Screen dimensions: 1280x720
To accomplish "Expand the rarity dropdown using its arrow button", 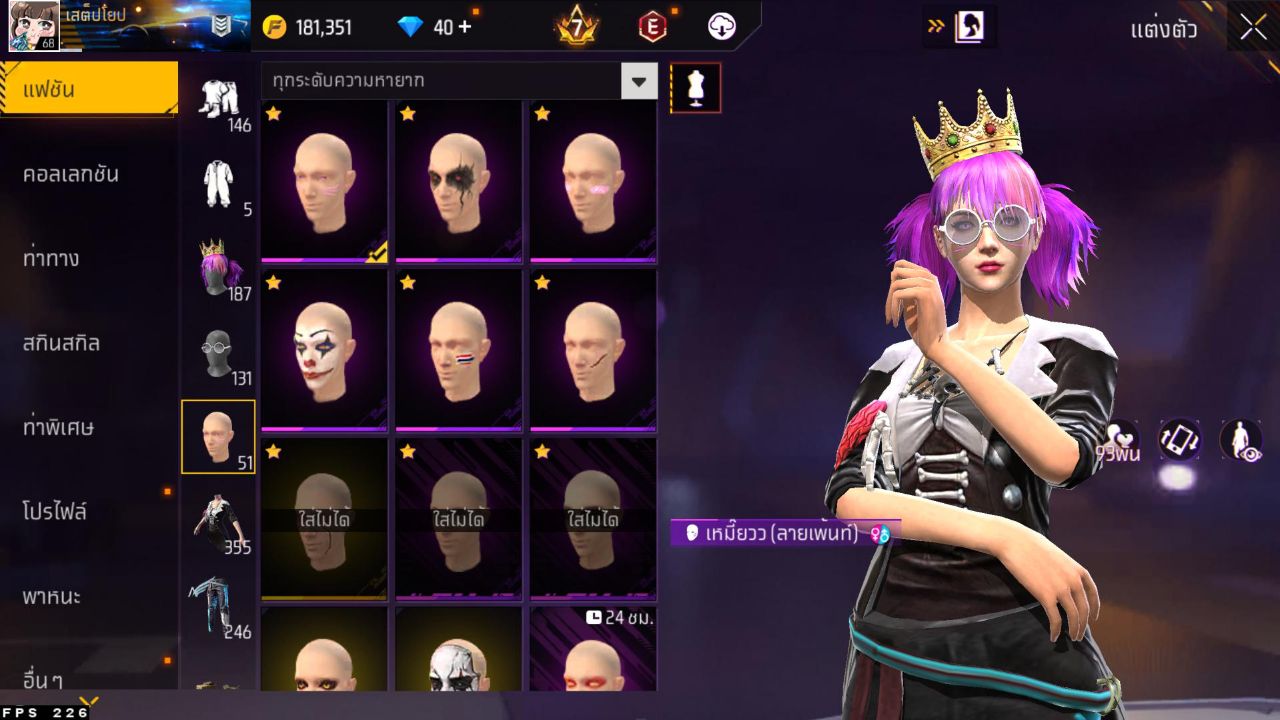I will coord(639,83).
